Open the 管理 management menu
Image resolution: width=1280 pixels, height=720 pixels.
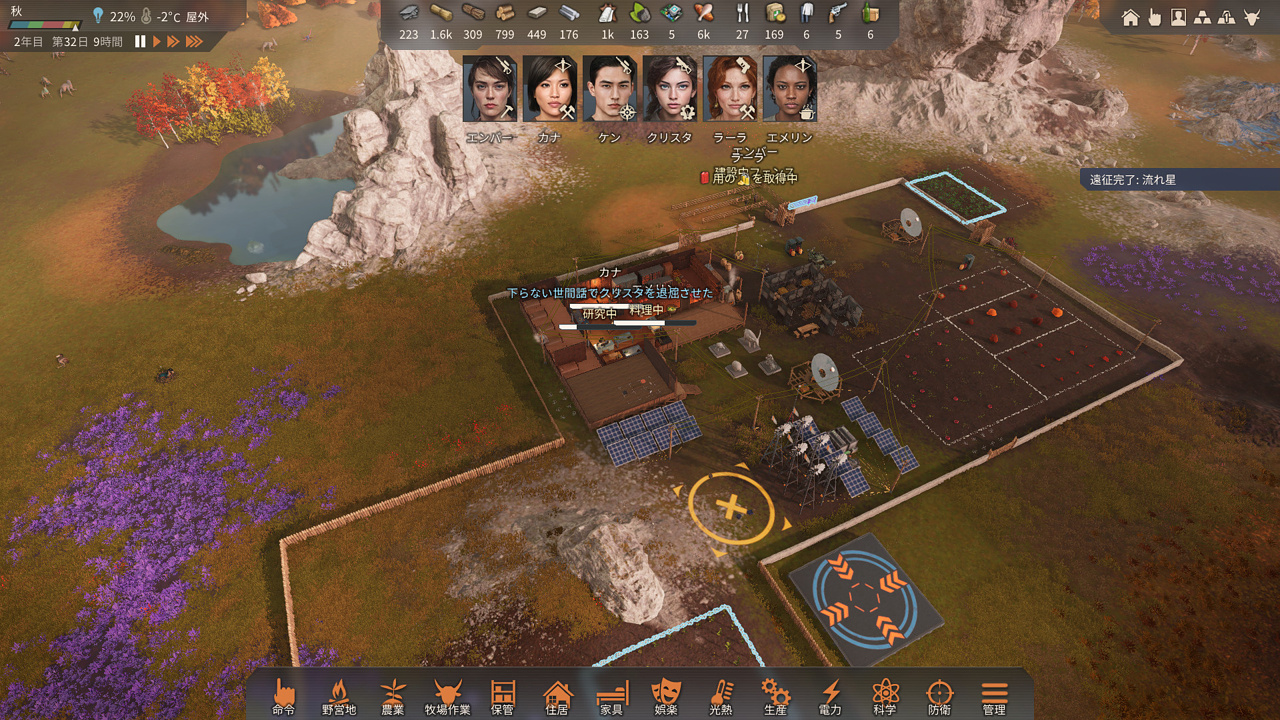(x=994, y=695)
